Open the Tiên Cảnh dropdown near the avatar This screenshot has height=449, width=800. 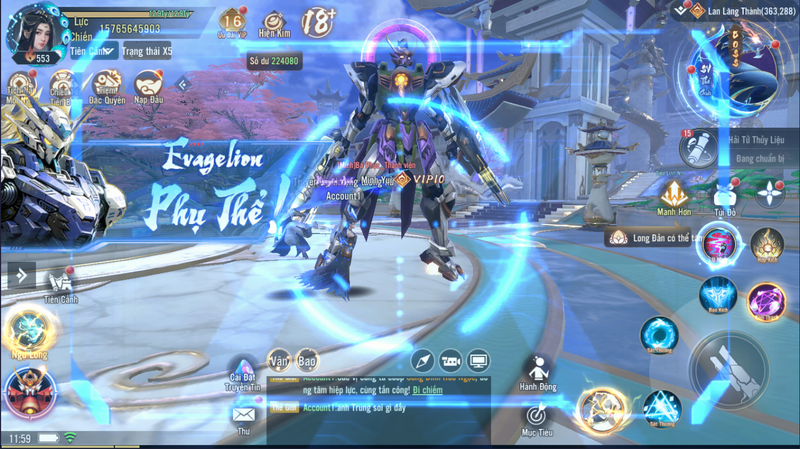coord(95,51)
